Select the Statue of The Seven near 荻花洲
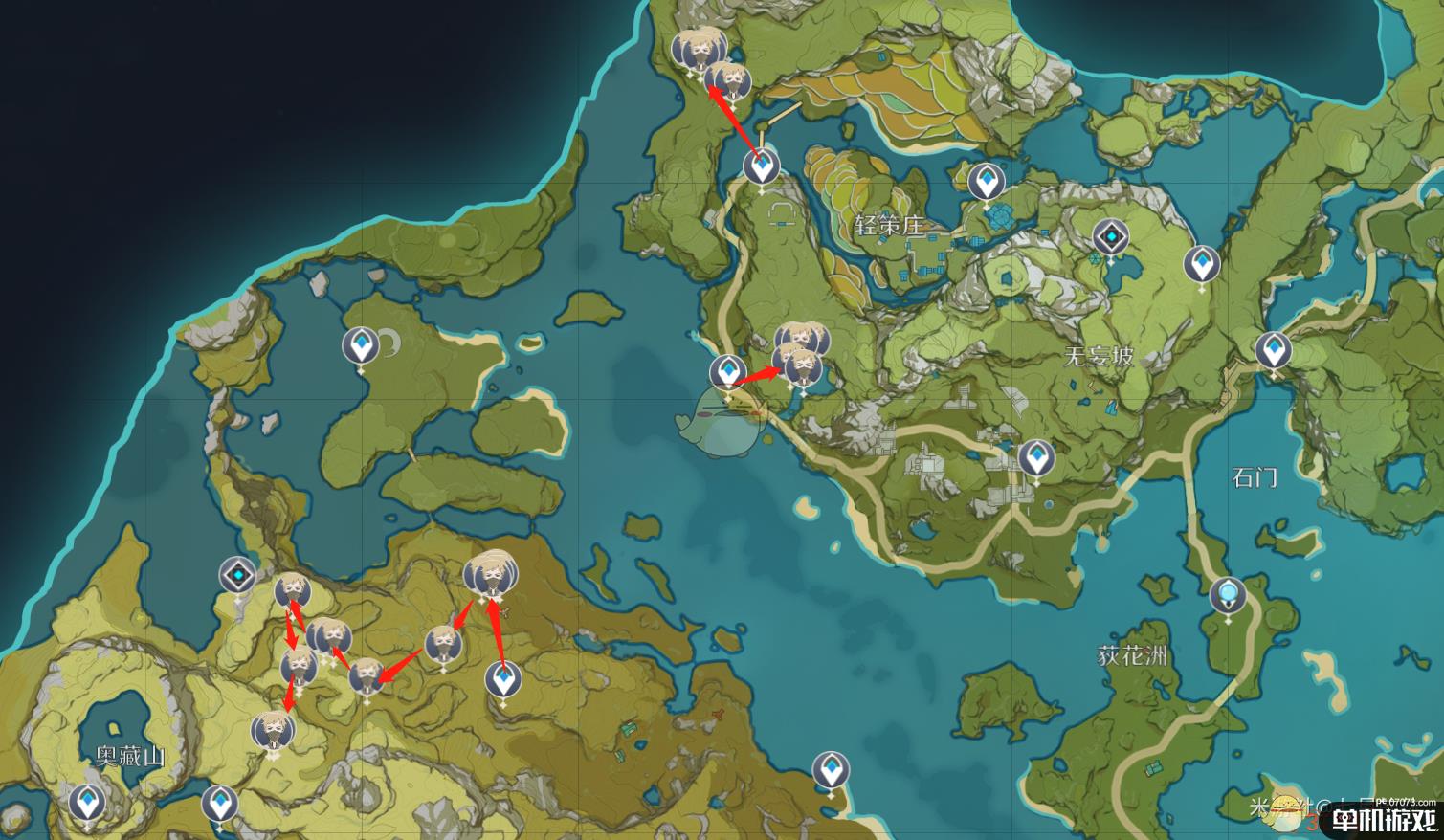The width and height of the screenshot is (1444, 840). click(1227, 595)
